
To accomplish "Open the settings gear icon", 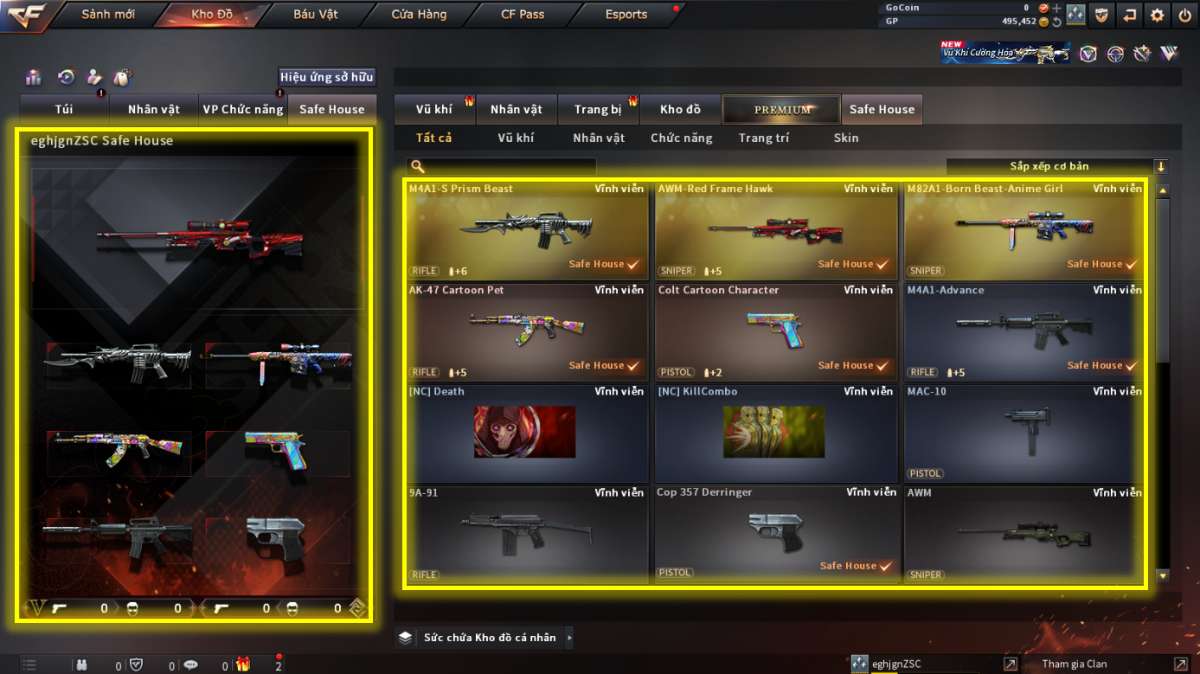I will 1157,15.
